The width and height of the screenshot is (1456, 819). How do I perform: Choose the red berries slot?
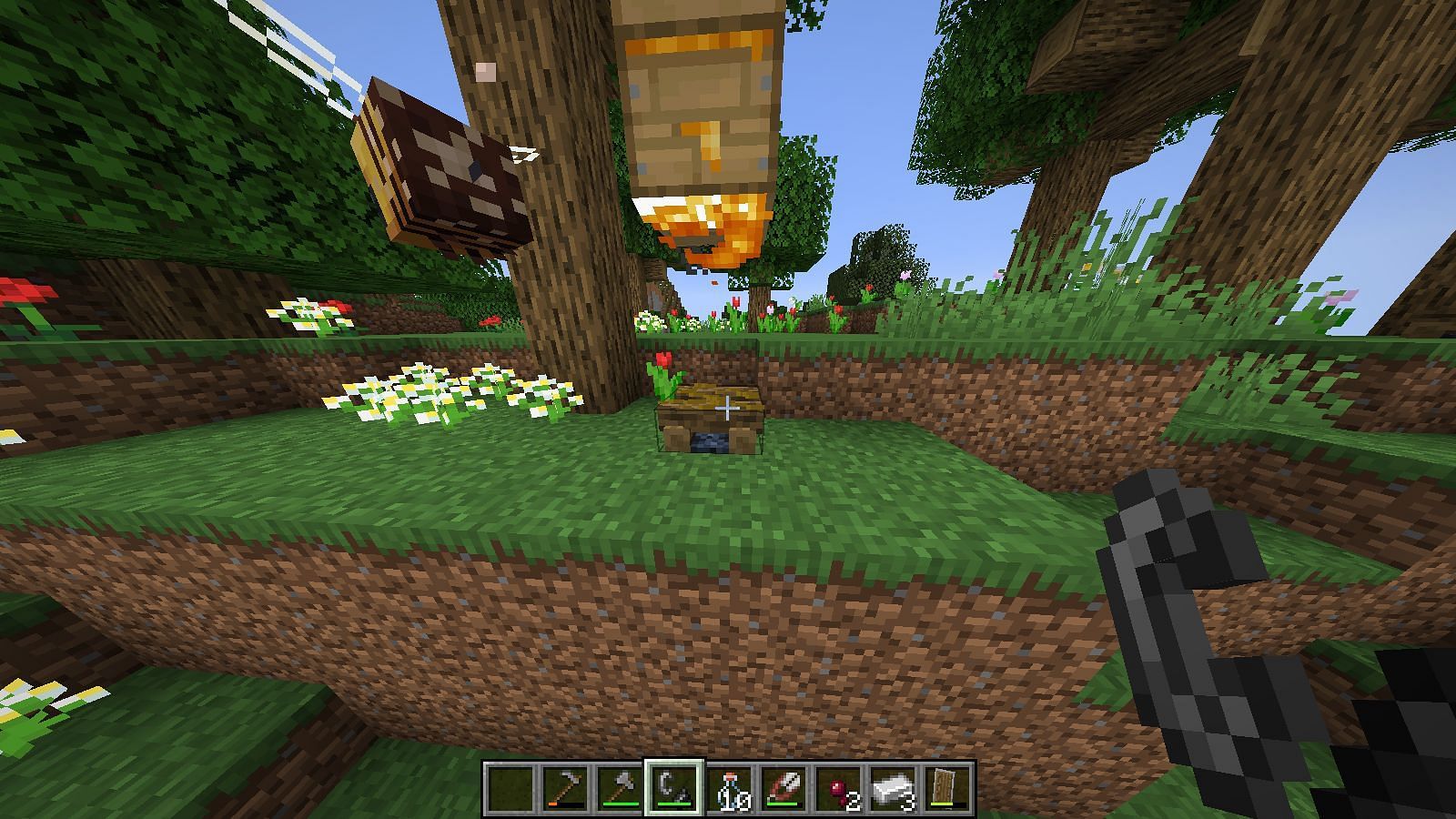click(837, 788)
